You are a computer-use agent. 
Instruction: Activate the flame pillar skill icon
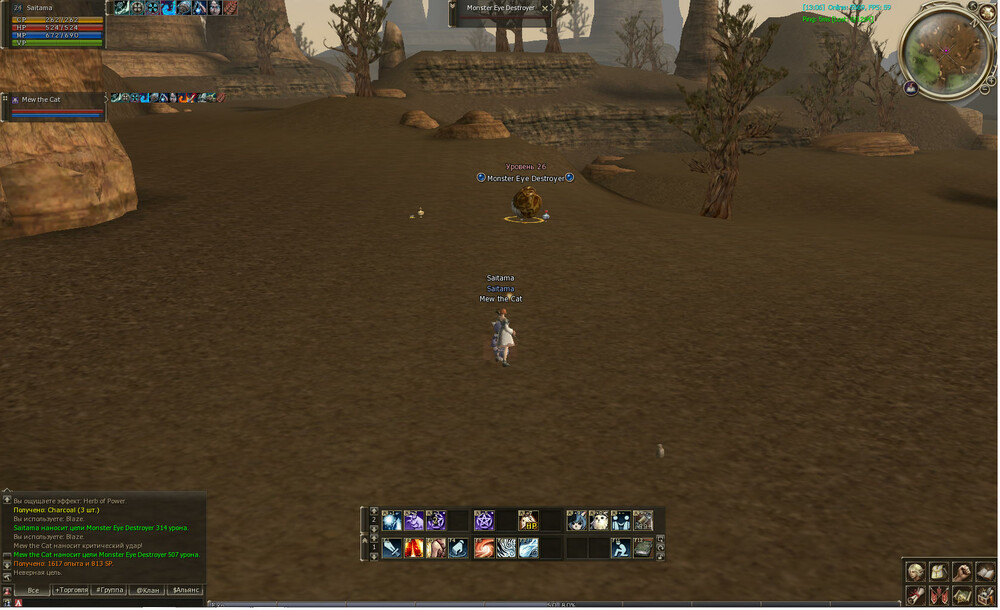click(413, 547)
